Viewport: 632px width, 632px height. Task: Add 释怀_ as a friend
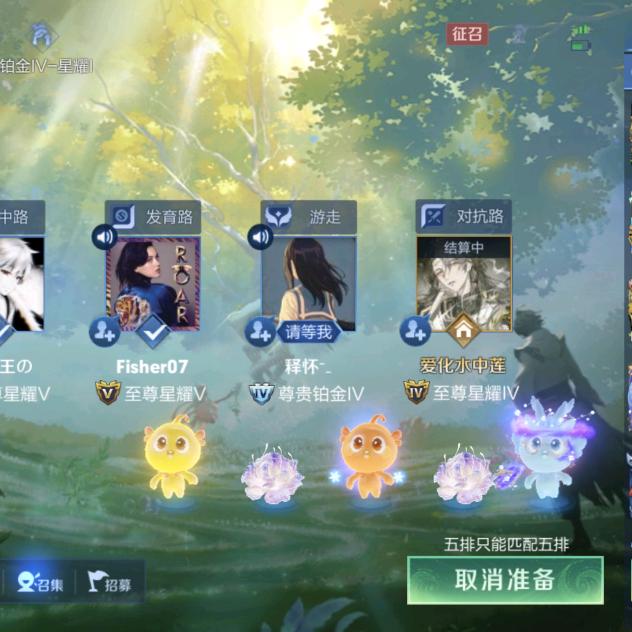260,331
